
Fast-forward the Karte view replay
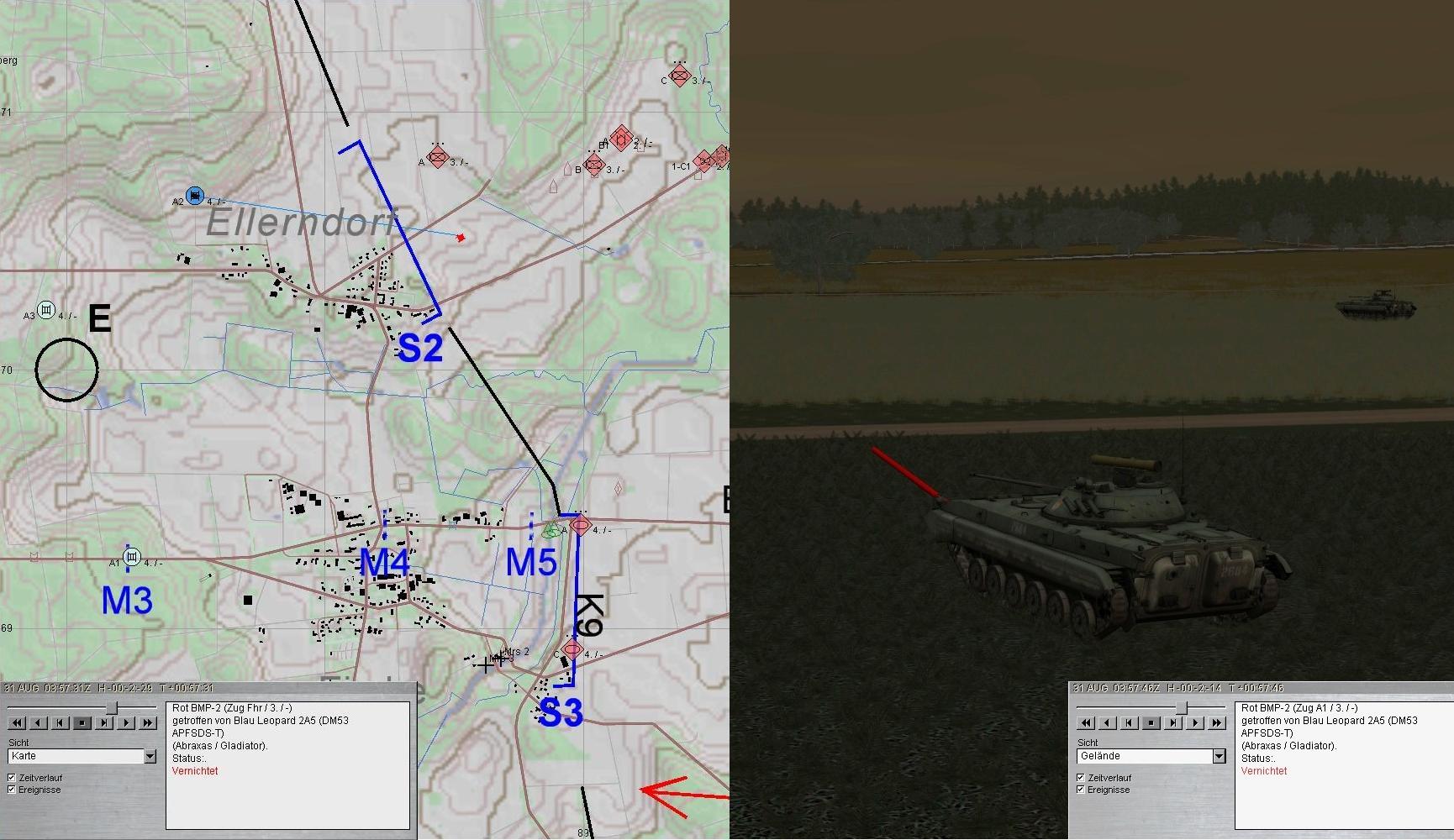tap(148, 722)
